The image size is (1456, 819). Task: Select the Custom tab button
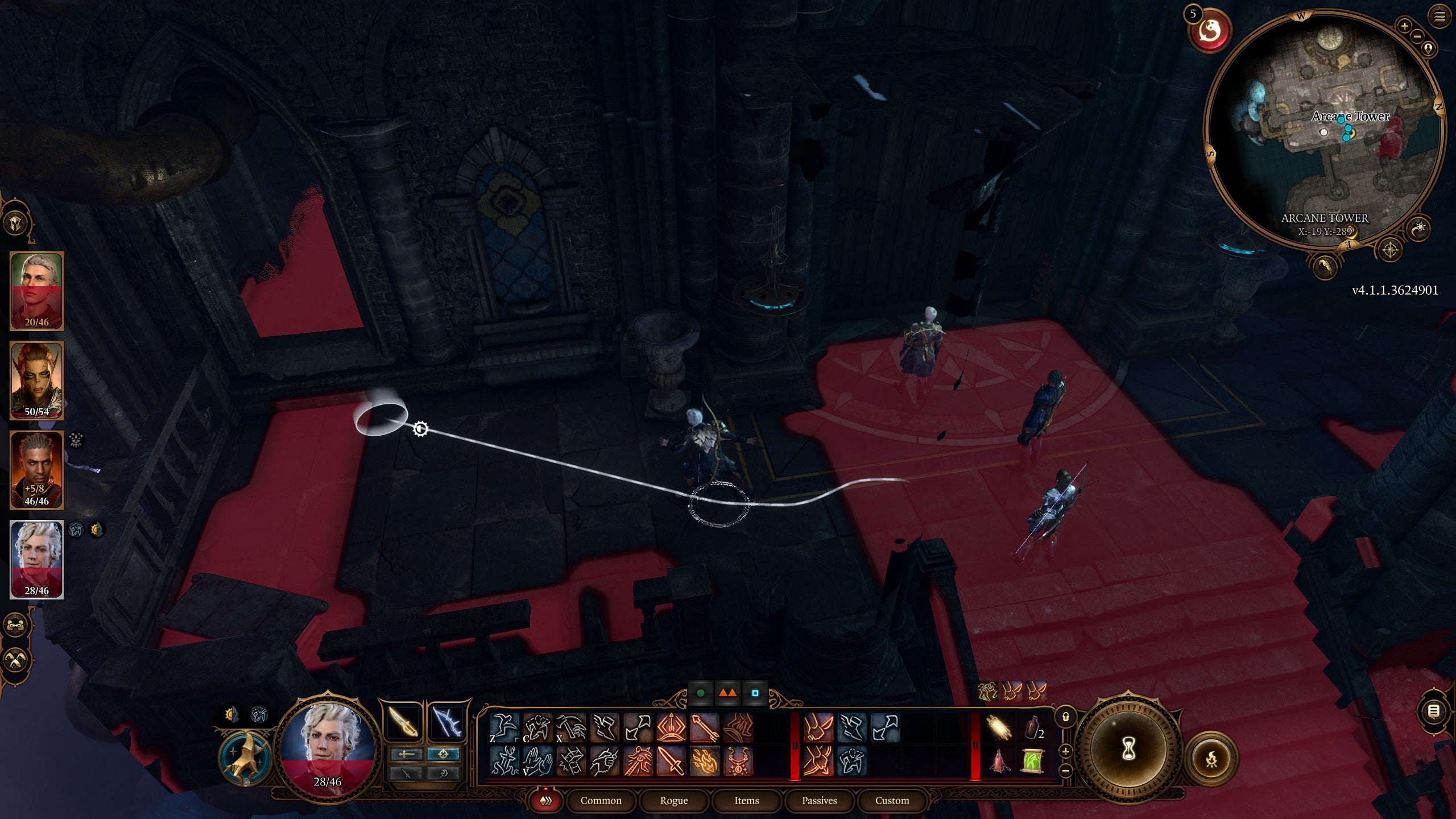pyautogui.click(x=893, y=800)
